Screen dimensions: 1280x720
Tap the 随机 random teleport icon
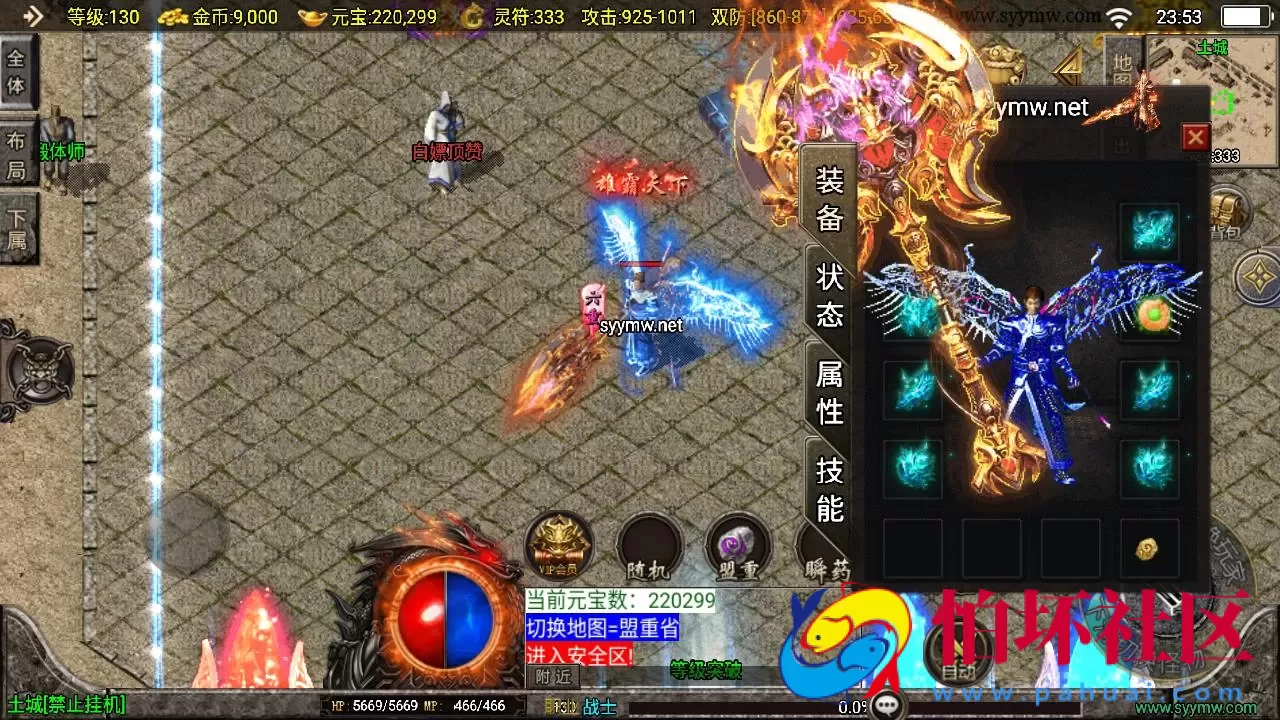point(648,547)
